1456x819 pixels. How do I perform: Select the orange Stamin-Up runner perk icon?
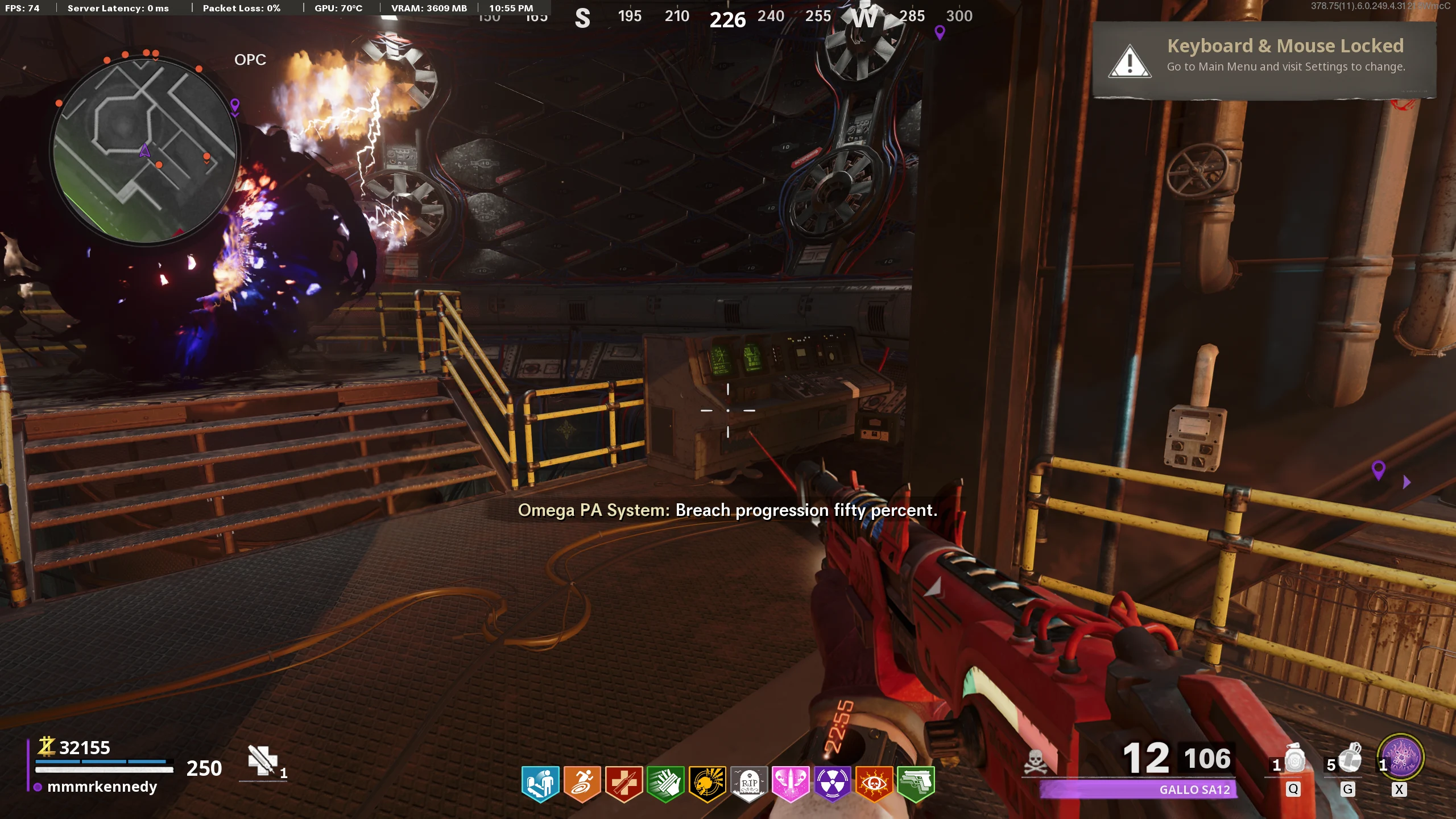pos(582,784)
